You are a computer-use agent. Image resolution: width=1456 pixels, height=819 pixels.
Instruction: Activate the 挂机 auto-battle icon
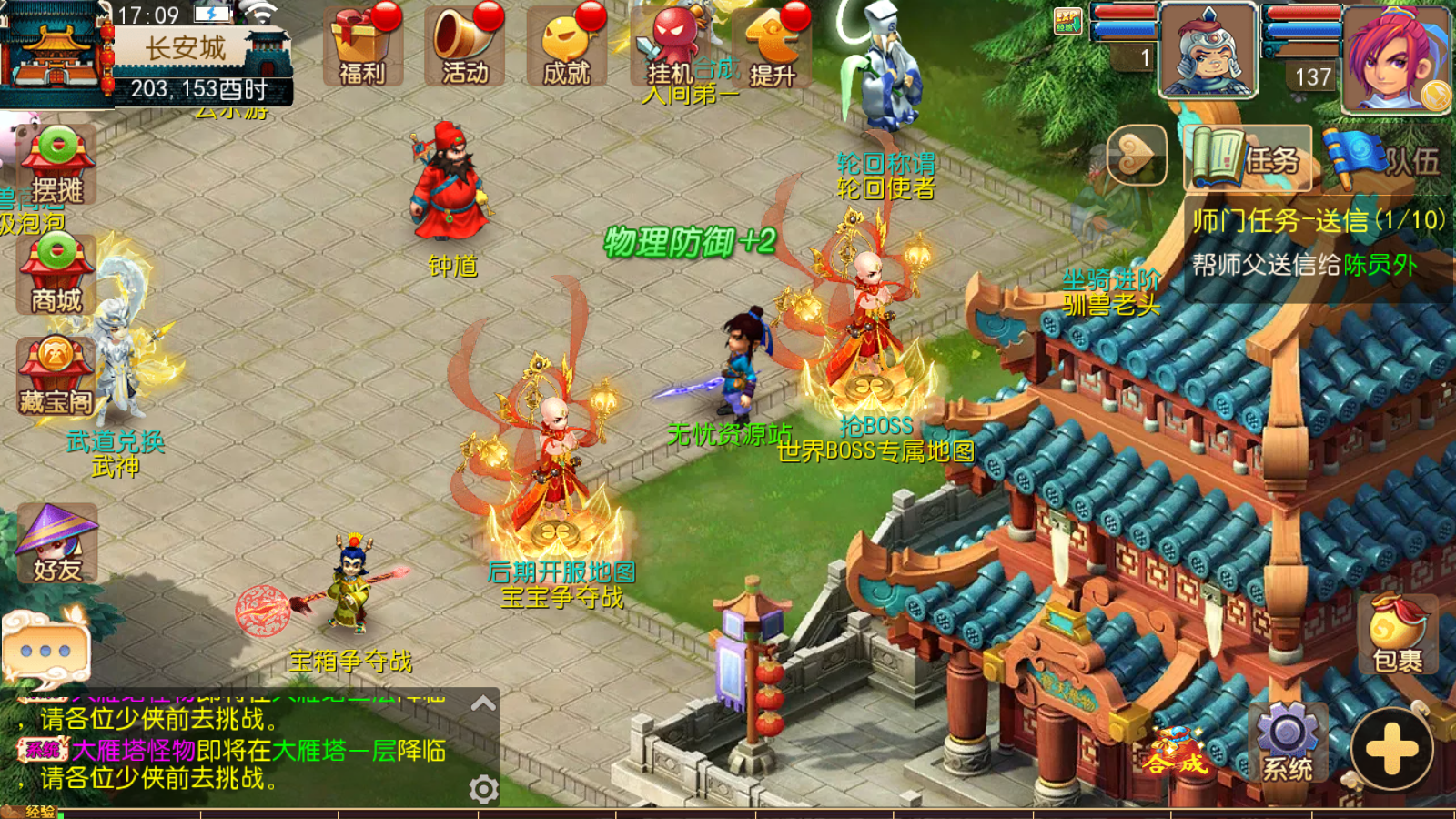[672, 47]
